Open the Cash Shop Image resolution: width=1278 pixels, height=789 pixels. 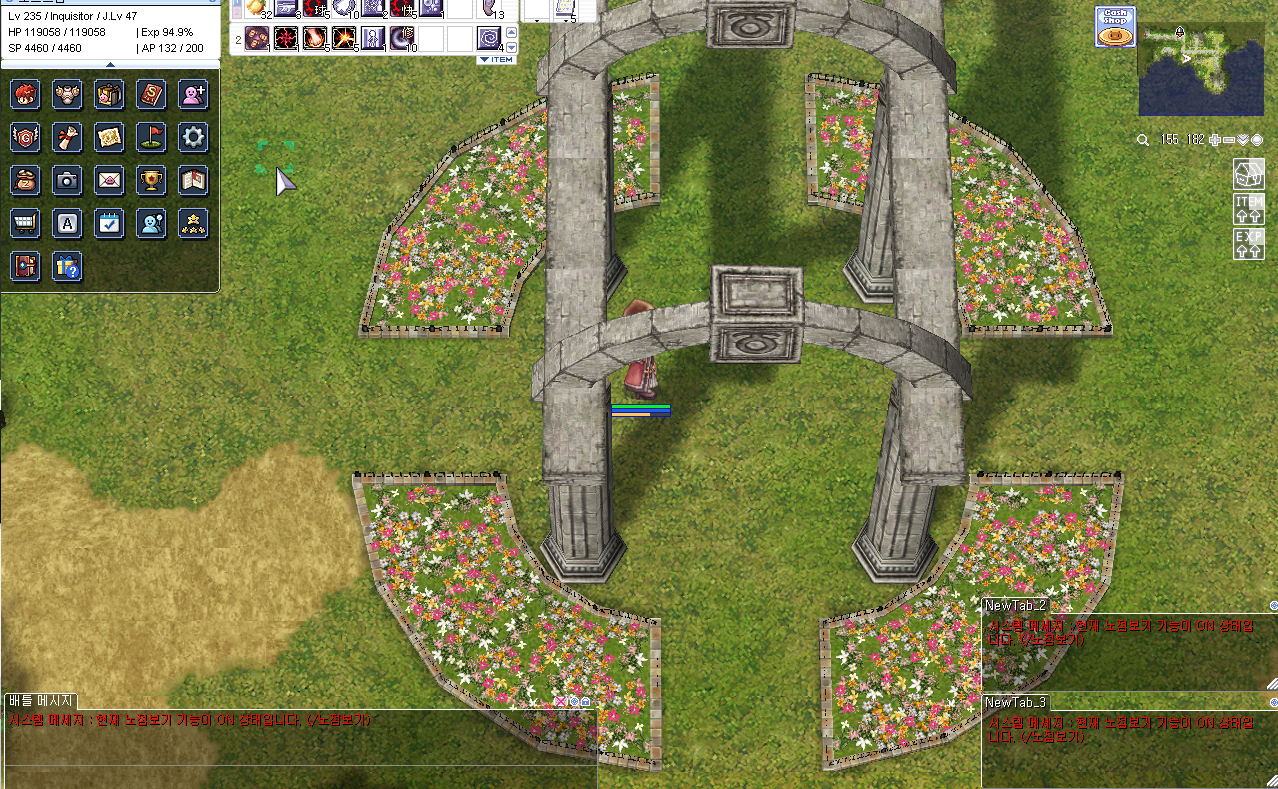point(1115,26)
